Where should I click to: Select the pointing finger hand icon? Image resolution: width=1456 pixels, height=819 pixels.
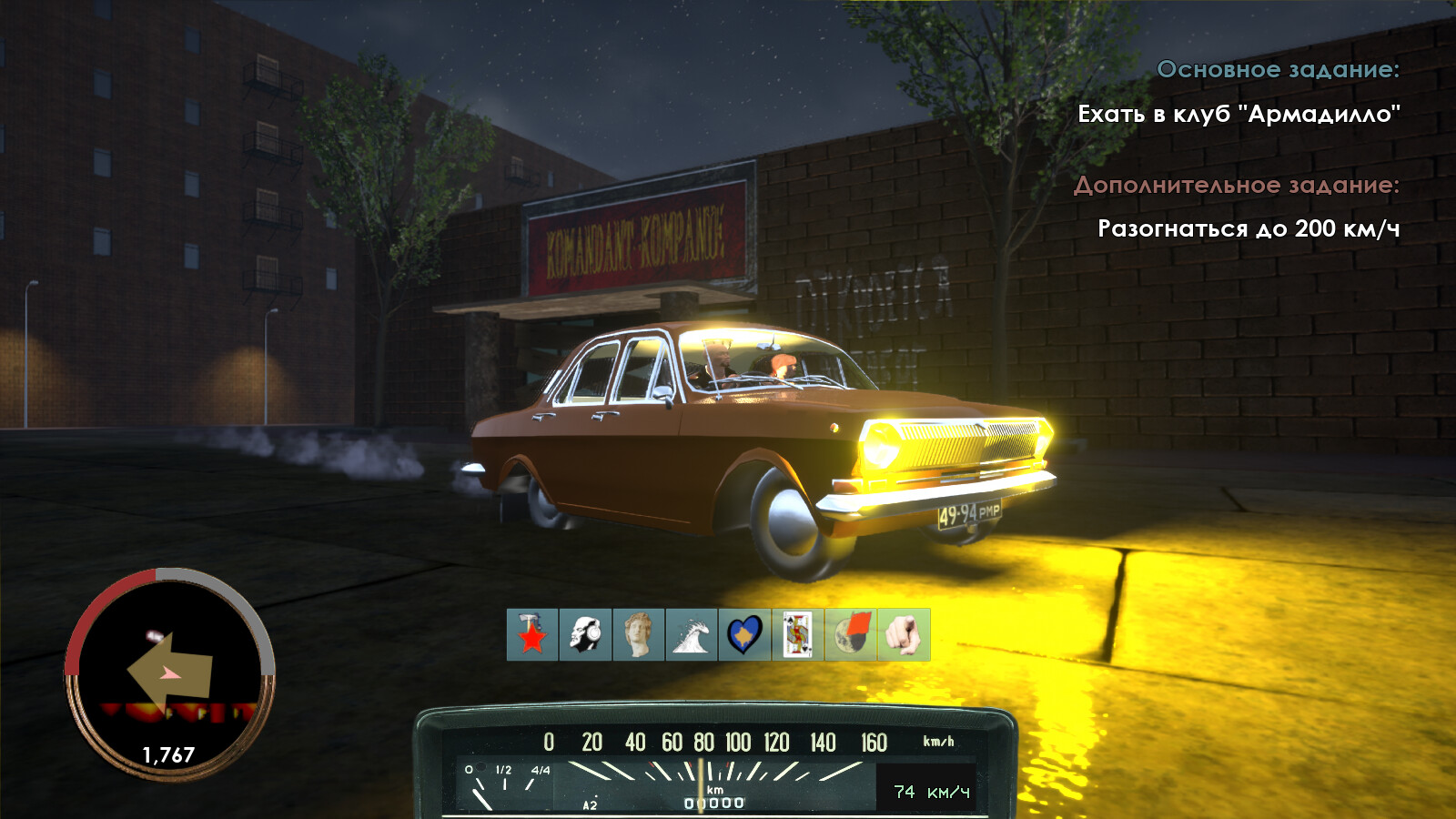coord(904,634)
